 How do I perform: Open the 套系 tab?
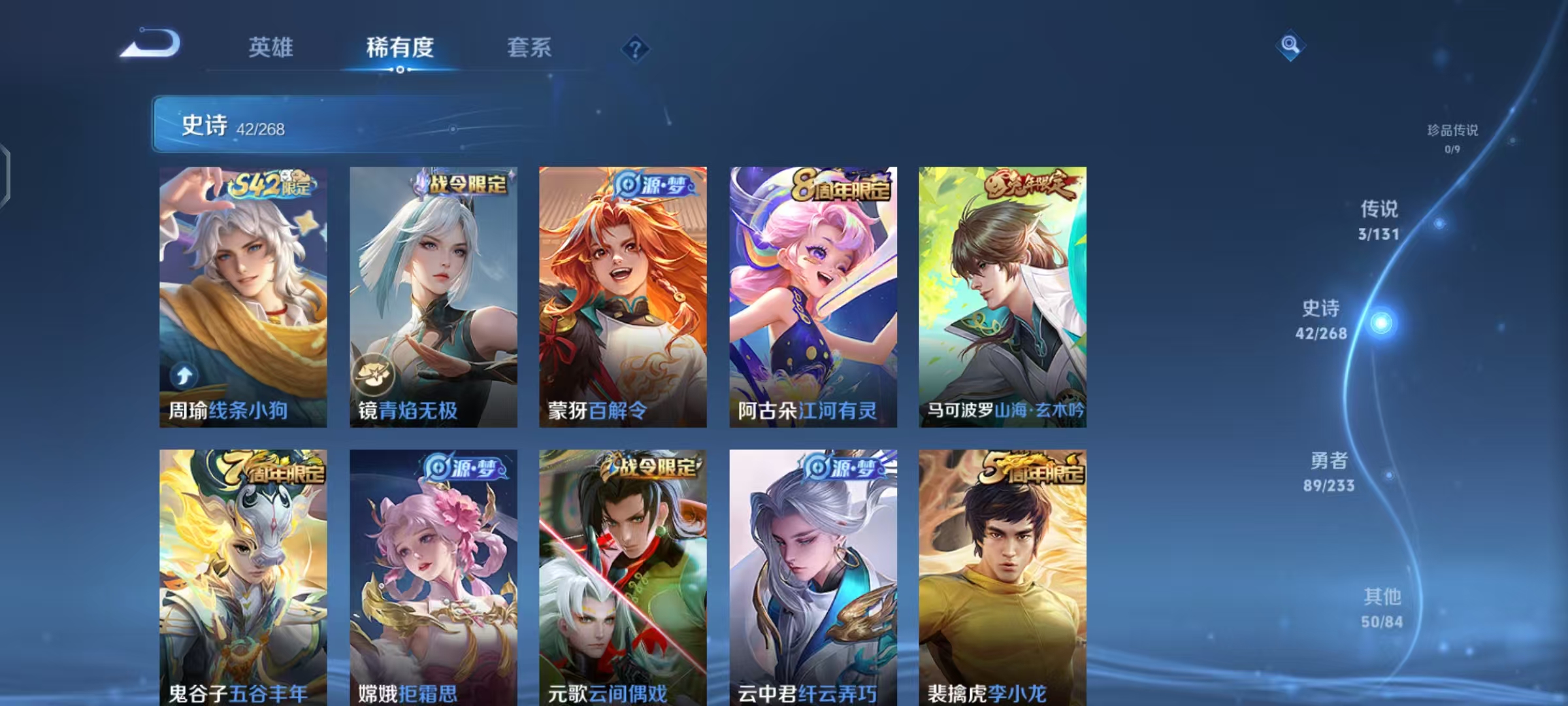point(529,48)
